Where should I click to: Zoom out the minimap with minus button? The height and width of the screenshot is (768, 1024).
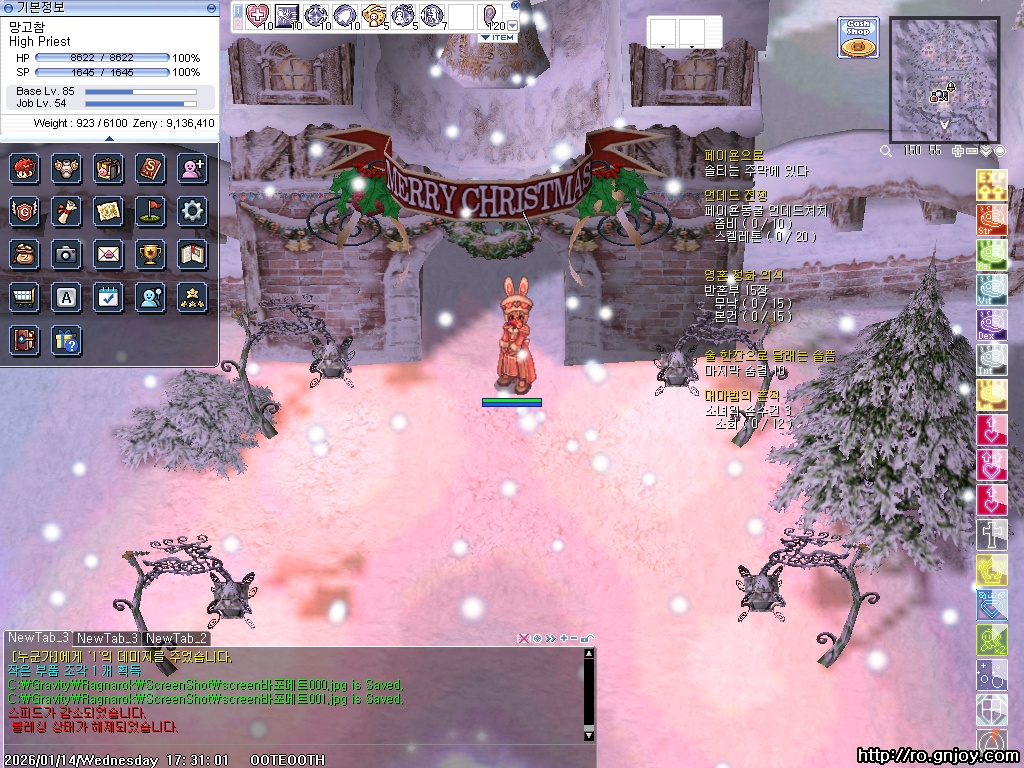coord(972,151)
